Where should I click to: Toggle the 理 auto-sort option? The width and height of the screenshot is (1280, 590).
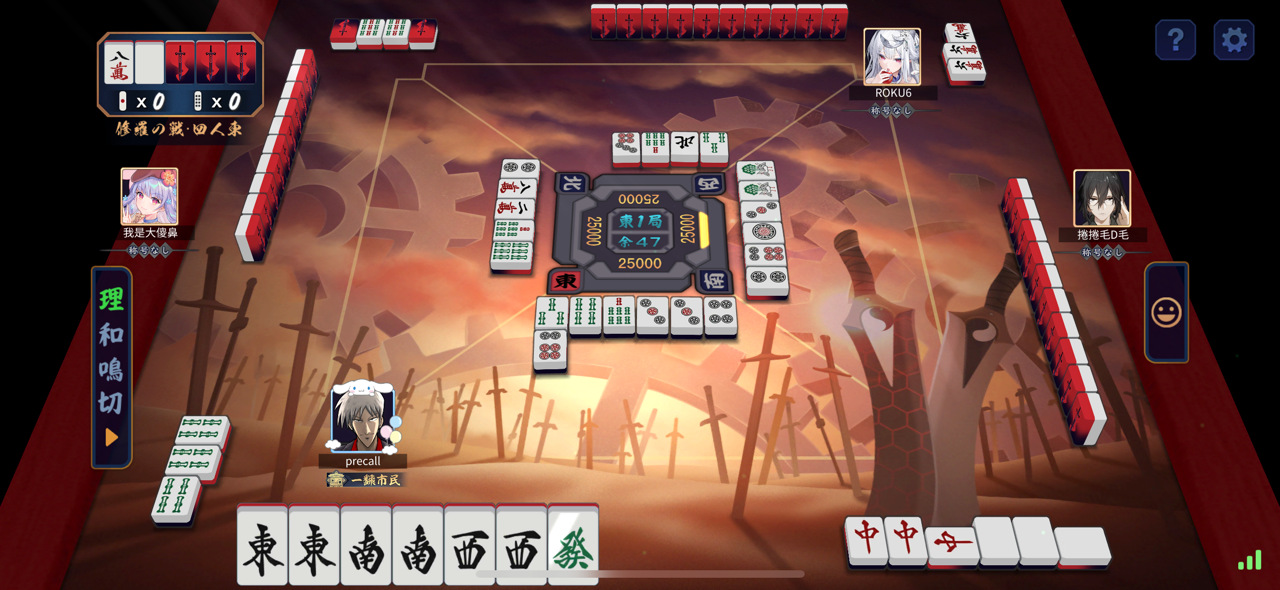pyautogui.click(x=111, y=300)
